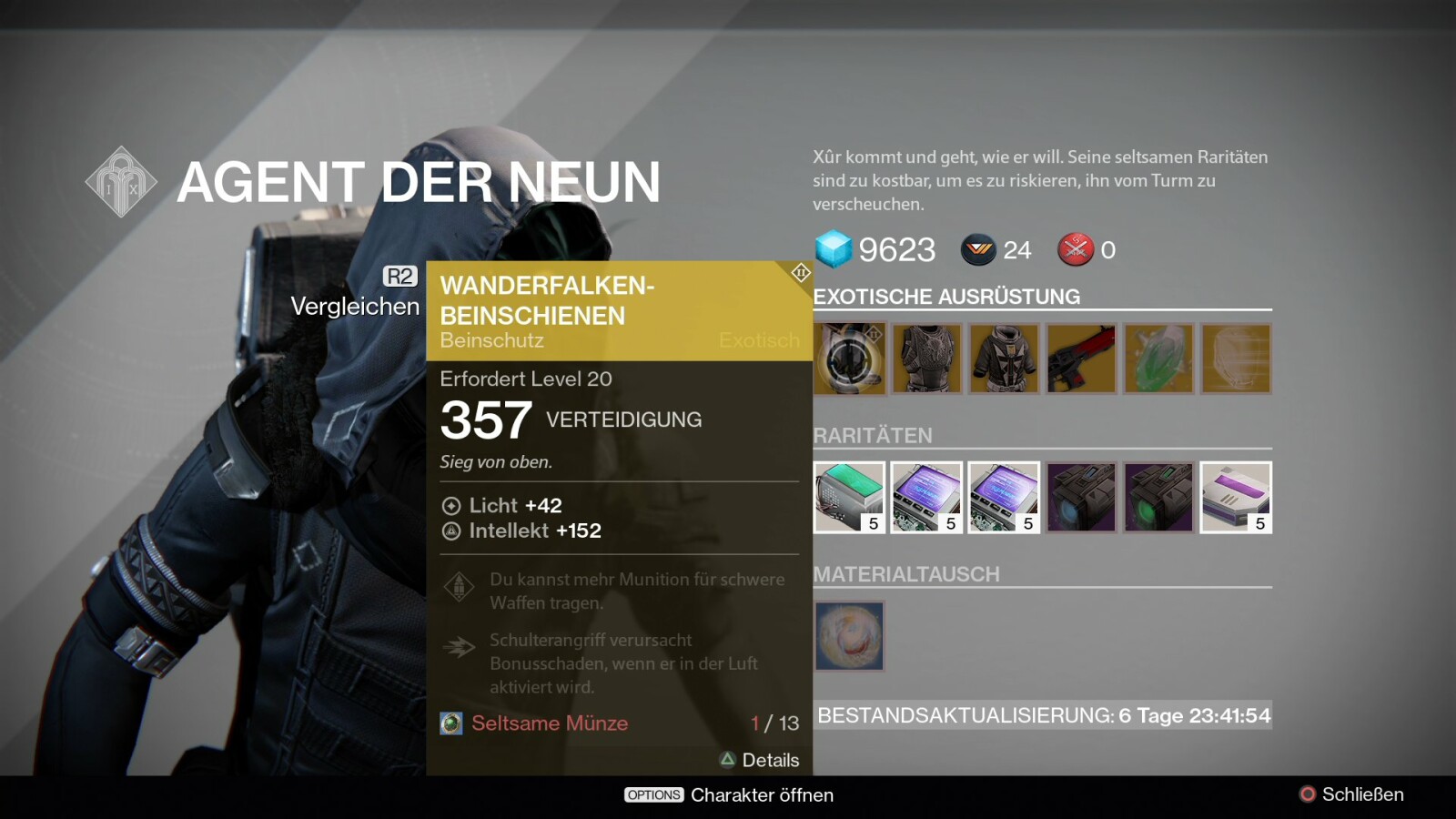This screenshot has height=819, width=1456.
Task: Select the exotic chest plate armor item
Action: 926,359
